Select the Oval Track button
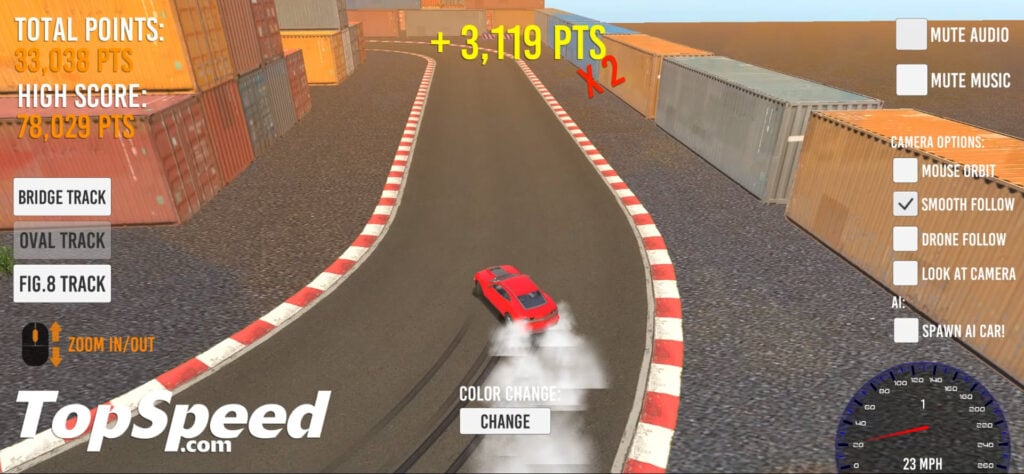 point(62,241)
